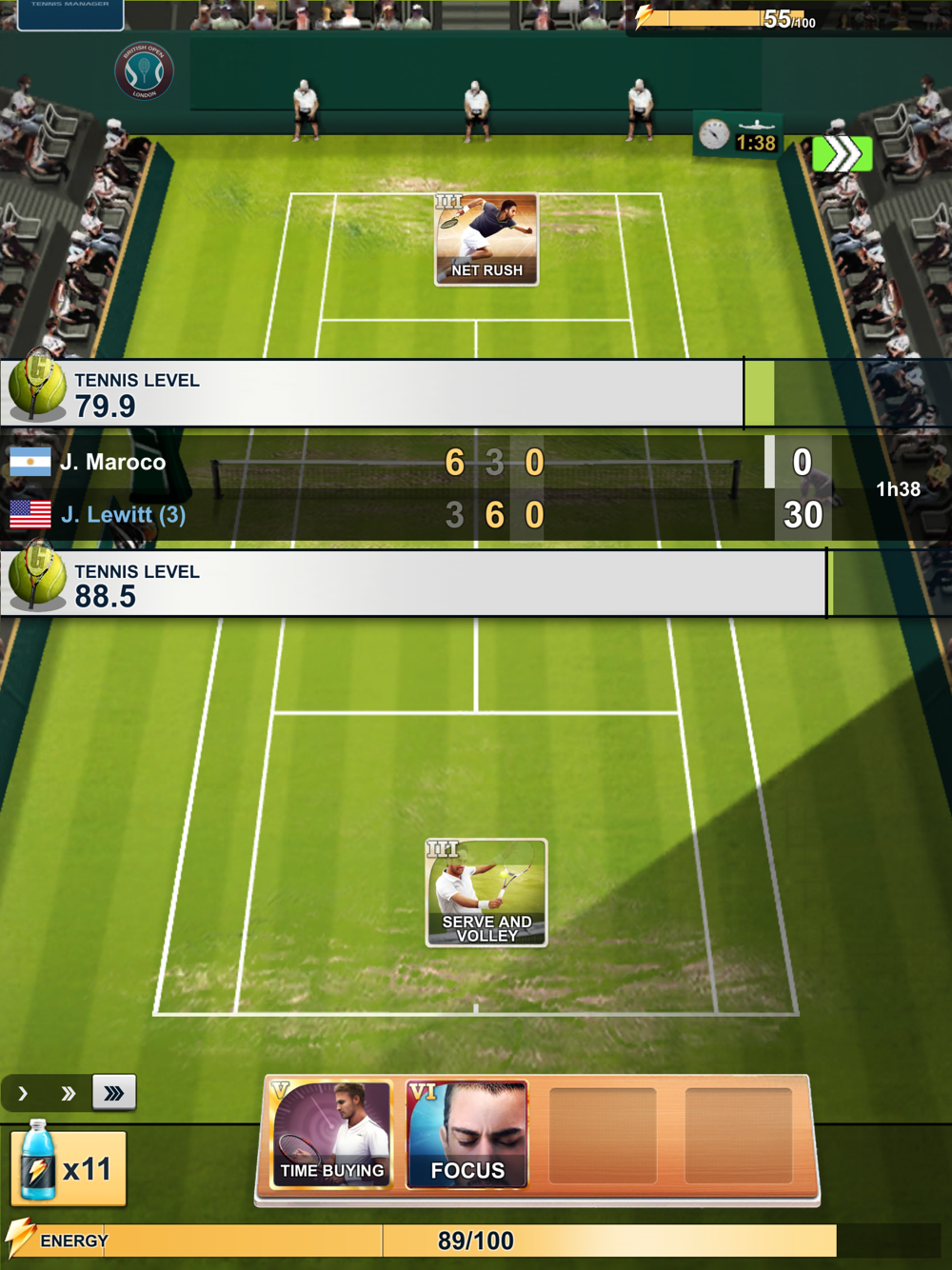Activate the Focus card
This screenshot has width=952, height=1270.
[x=466, y=1135]
